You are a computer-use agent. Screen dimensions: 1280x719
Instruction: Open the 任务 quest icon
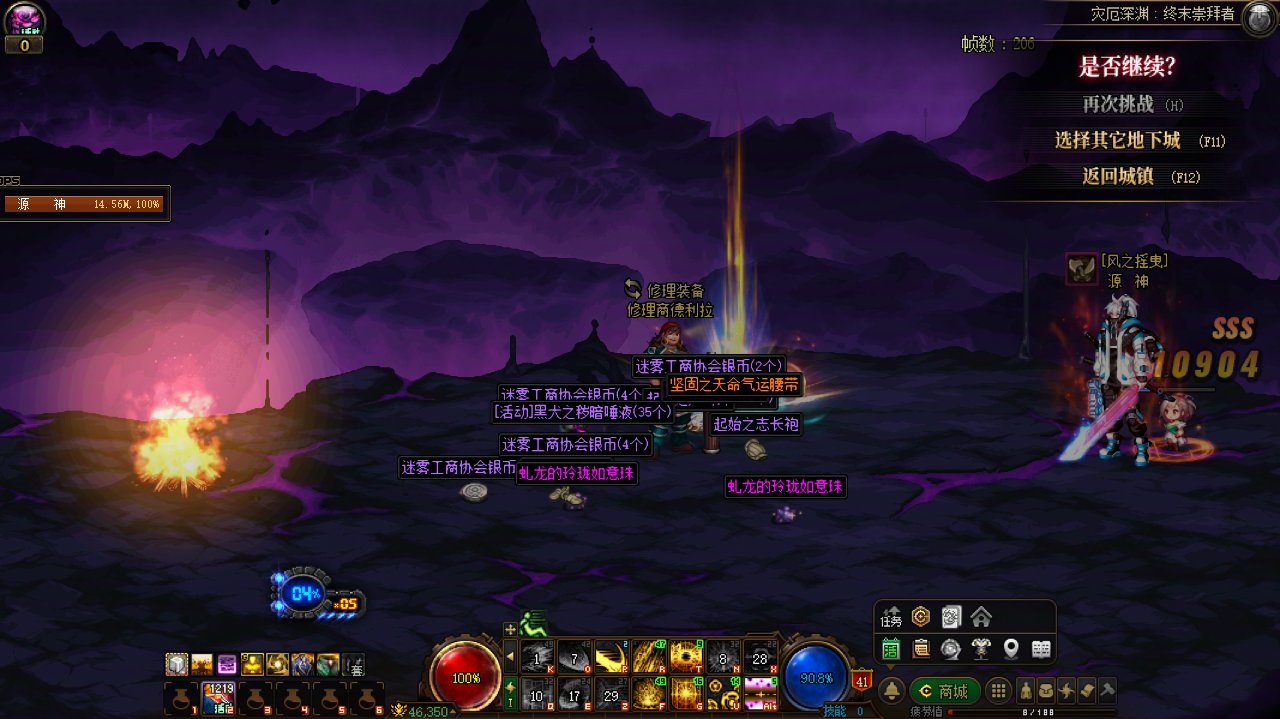pos(891,618)
